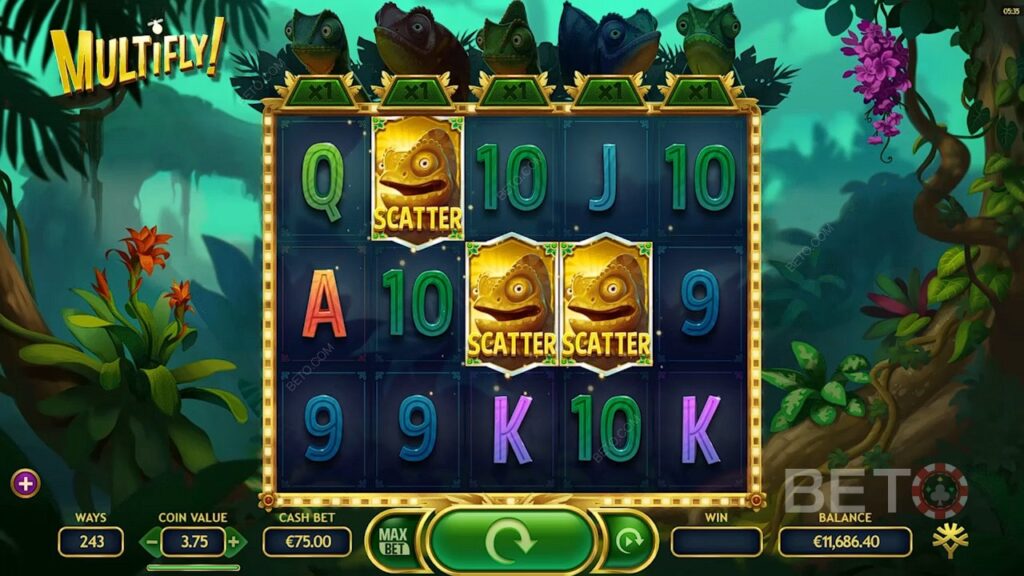Increase the coin value with plus
1024x576 pixels.
pos(233,542)
